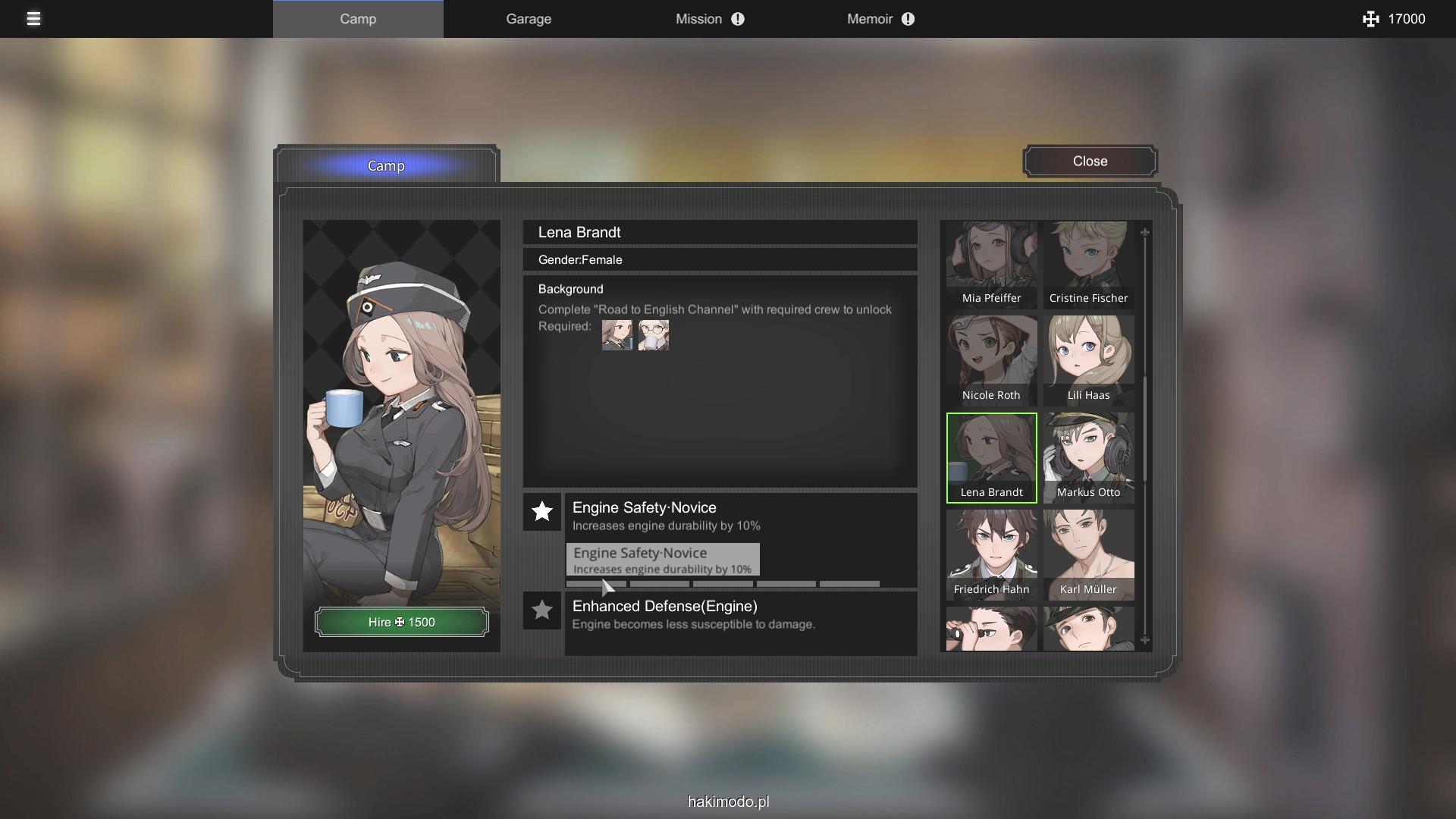1456x819 pixels.
Task: Click the Enhanced Defense(Engine) star icon
Action: click(542, 610)
